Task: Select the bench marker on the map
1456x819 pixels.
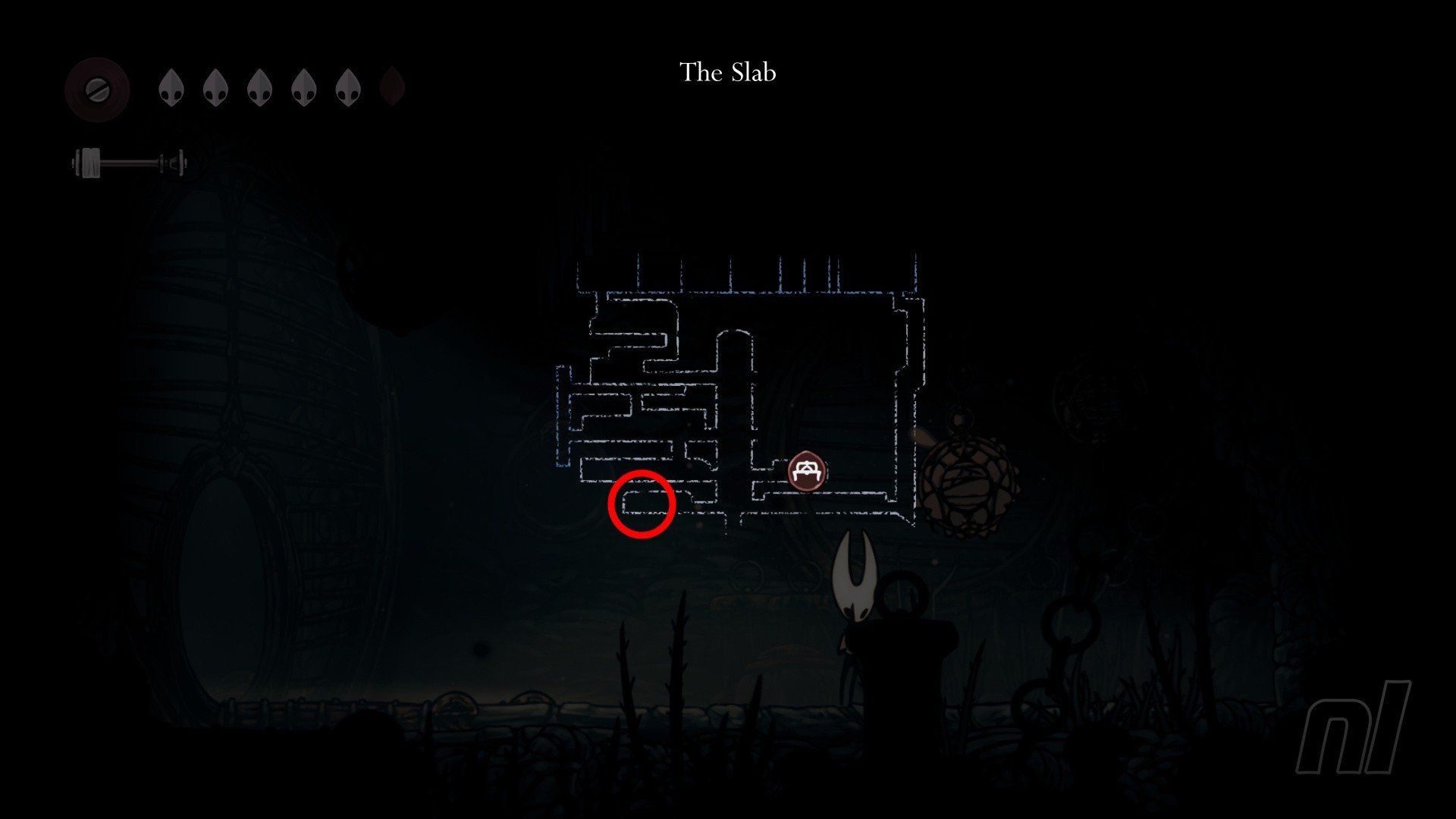Action: click(806, 472)
